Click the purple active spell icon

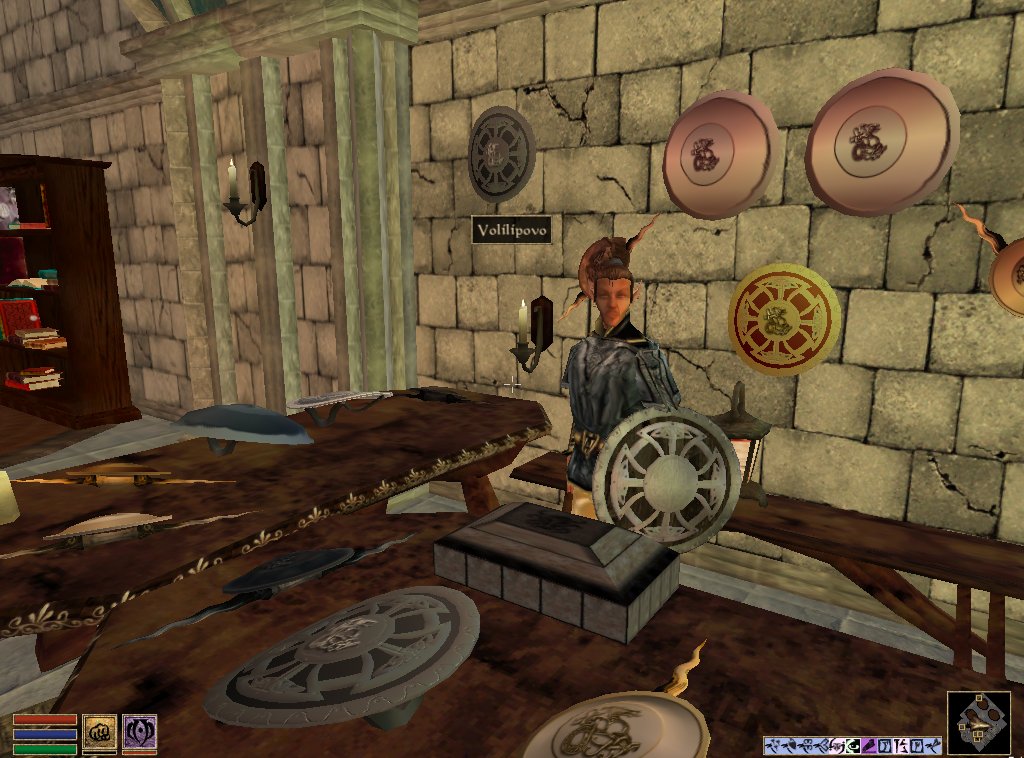[139, 732]
